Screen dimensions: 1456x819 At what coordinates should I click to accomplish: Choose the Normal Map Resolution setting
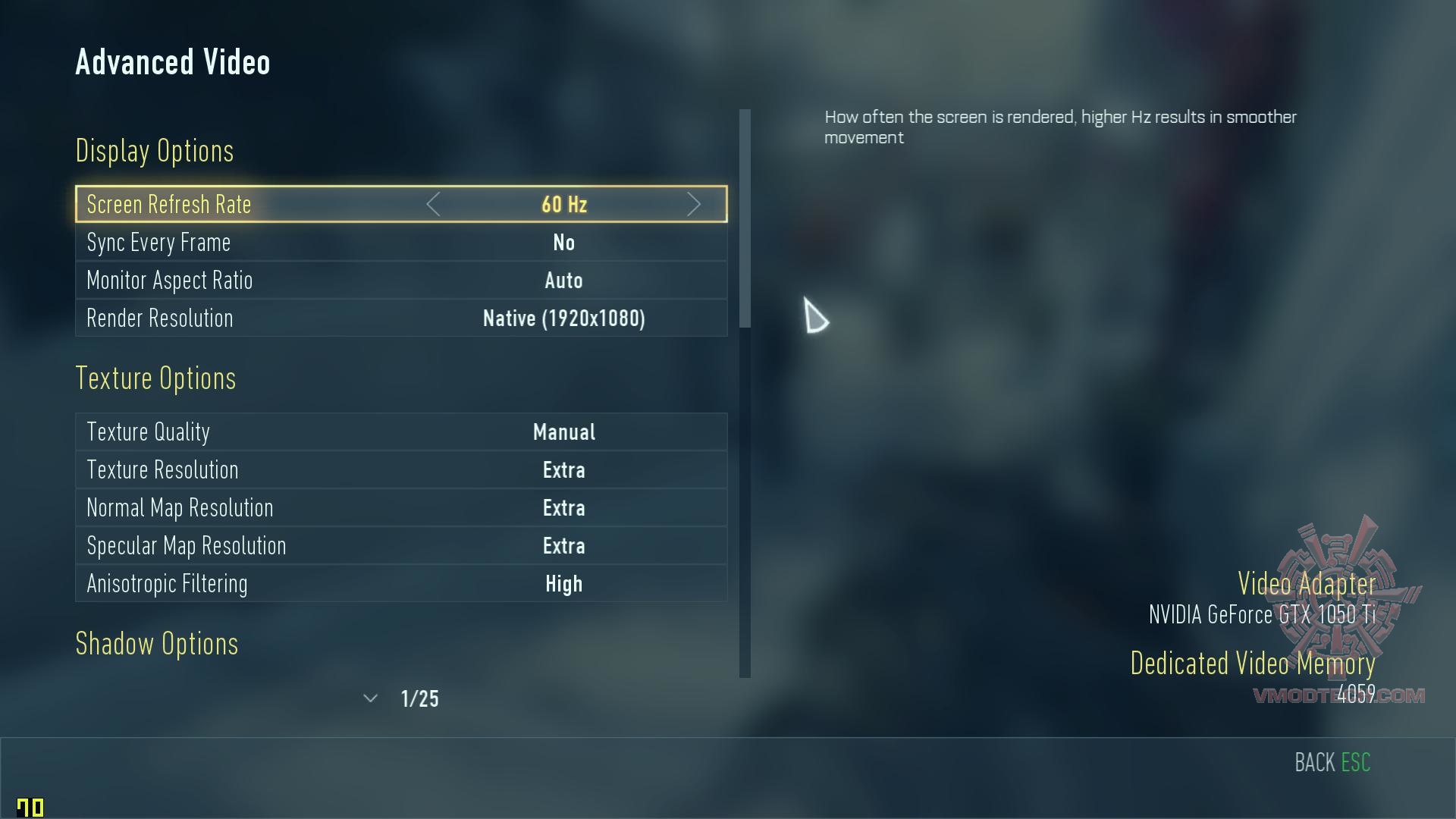[x=400, y=508]
